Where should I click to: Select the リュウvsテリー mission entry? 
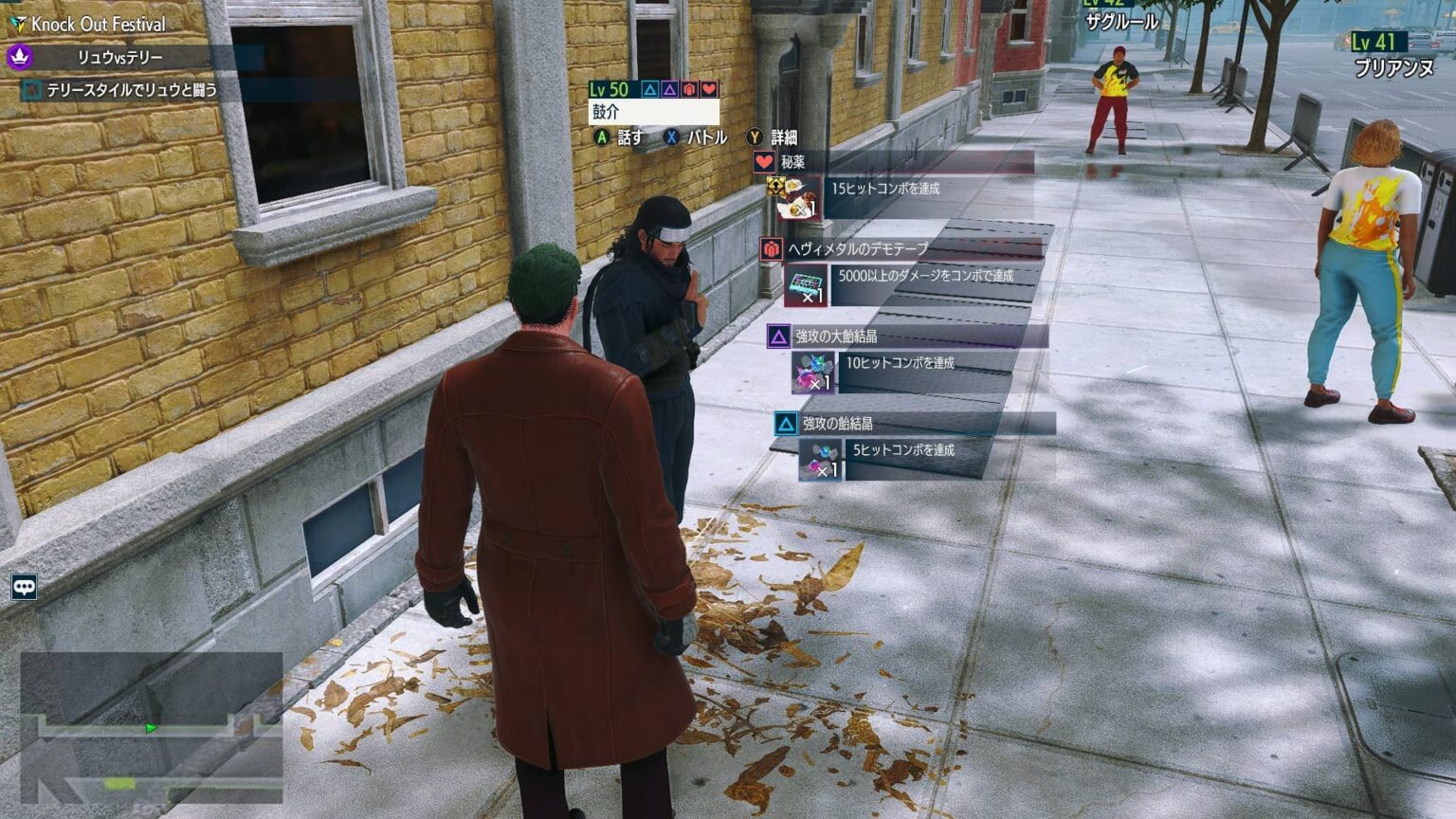pyautogui.click(x=119, y=58)
